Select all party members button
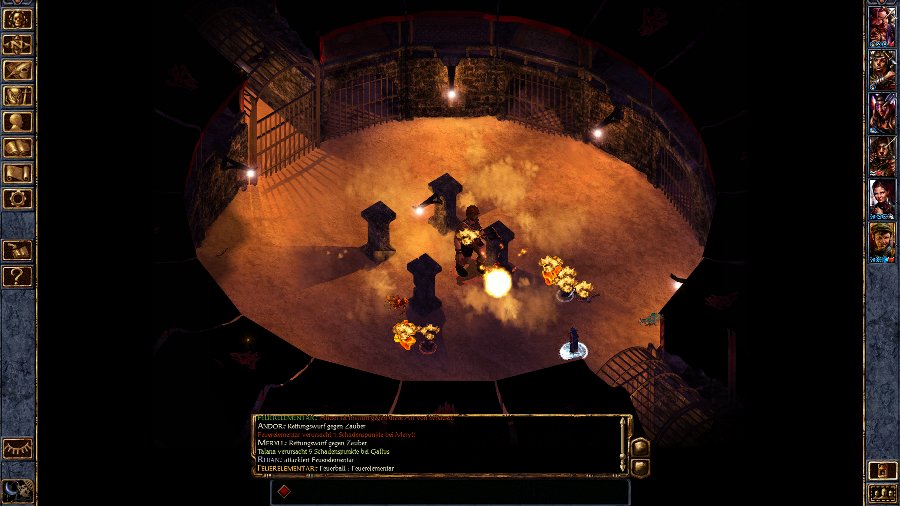This screenshot has height=506, width=900. tap(882, 493)
